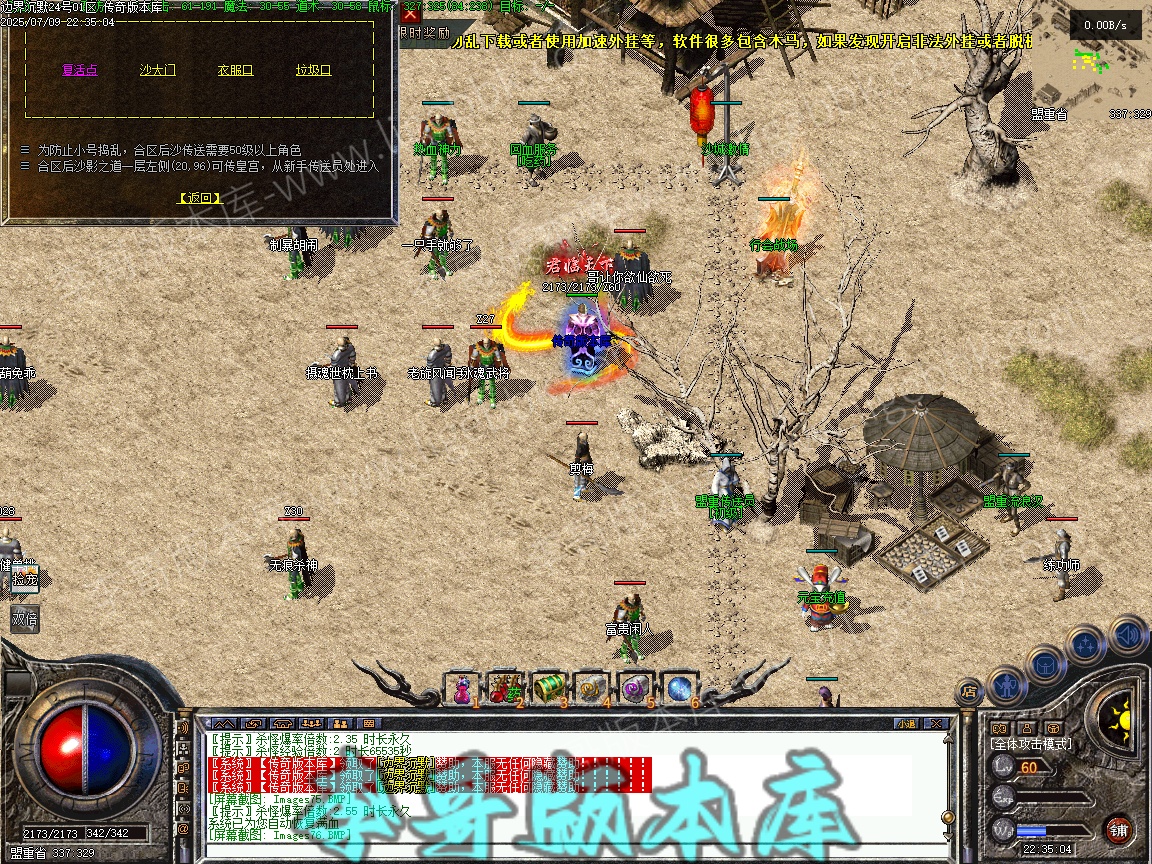Viewport: 1152px width, 864px height.
Task: Use the blue orb in slot 6
Action: click(679, 688)
